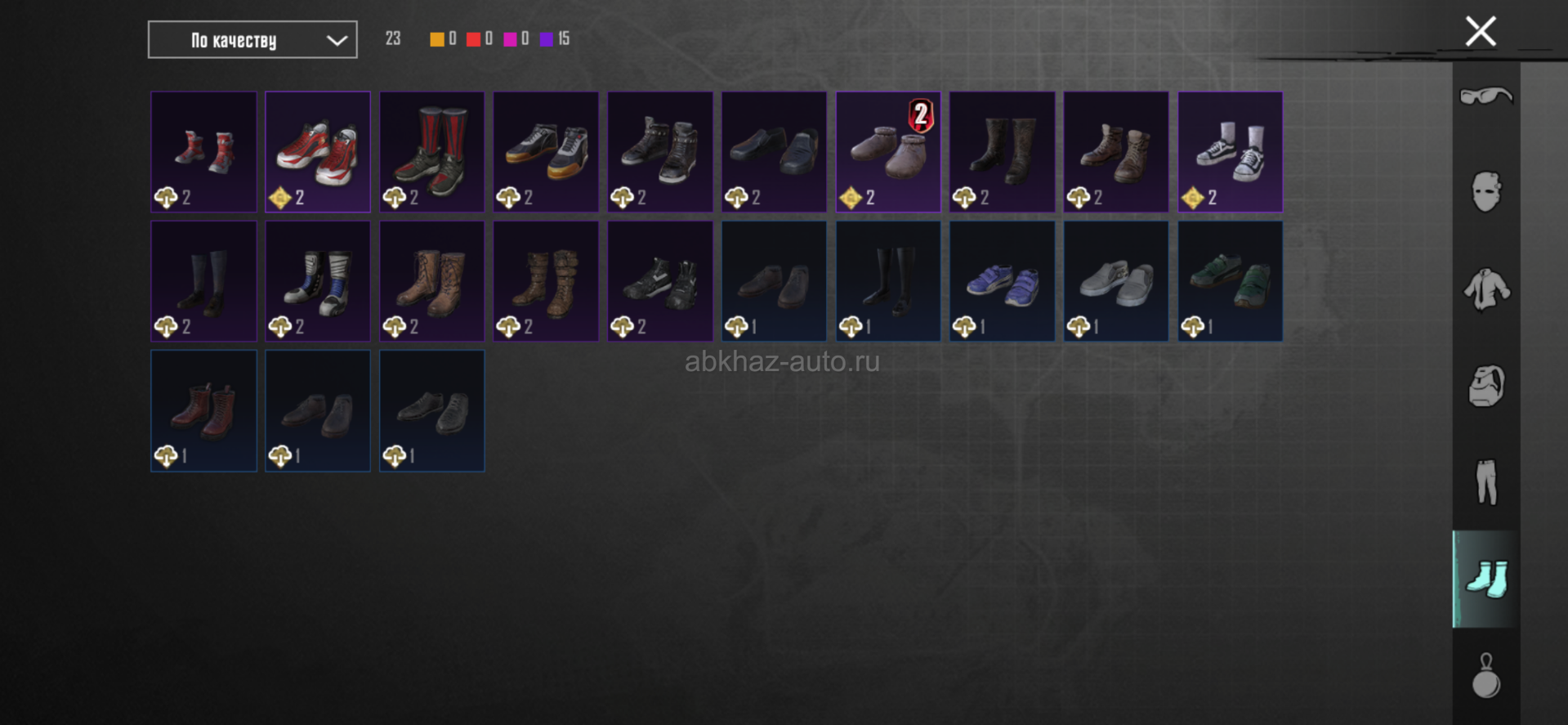Pick the dark red lace-up boots
Image resolution: width=1568 pixels, height=725 pixels.
point(203,410)
